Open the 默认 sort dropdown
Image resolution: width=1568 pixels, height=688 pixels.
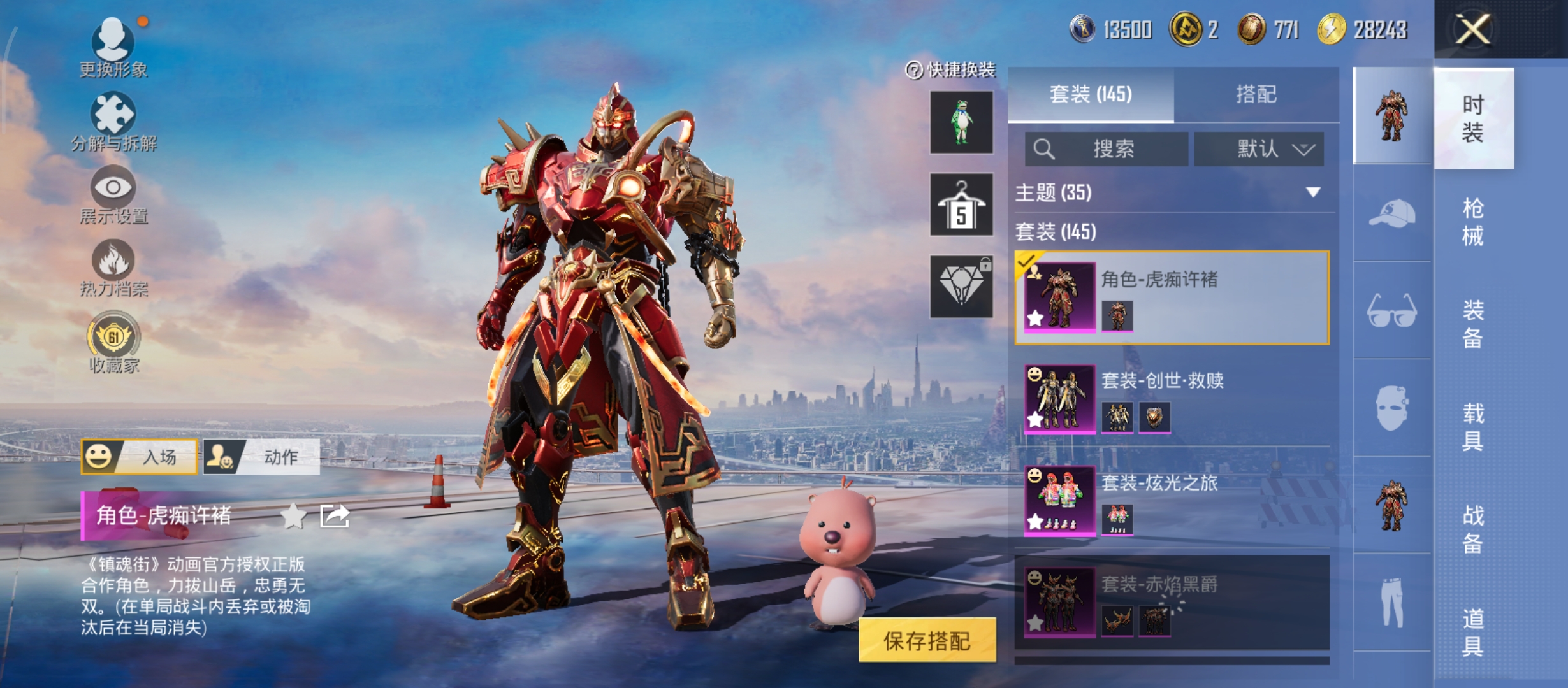click(x=1259, y=149)
